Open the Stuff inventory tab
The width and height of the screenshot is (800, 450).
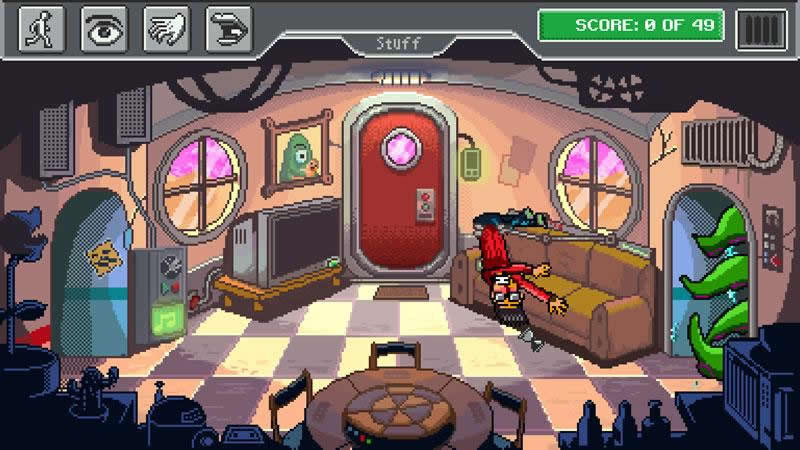[398, 44]
